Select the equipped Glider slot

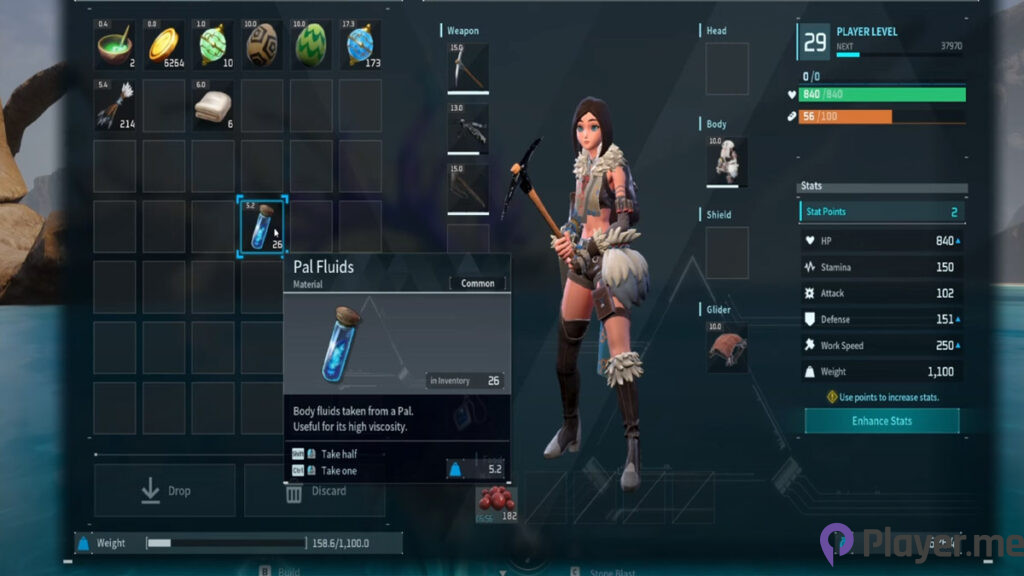(x=727, y=345)
